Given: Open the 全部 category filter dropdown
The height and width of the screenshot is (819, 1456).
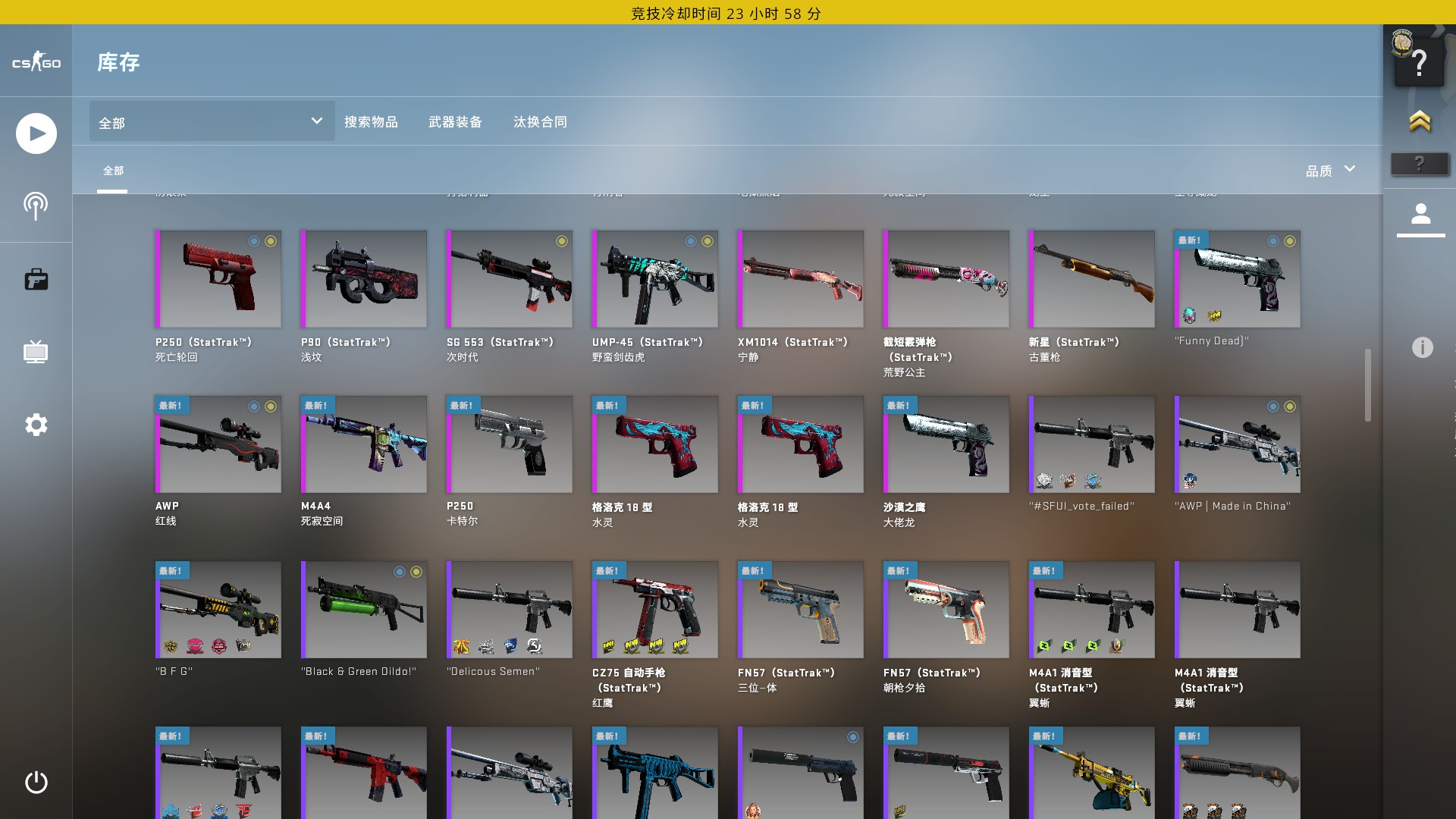Looking at the screenshot, I should pyautogui.click(x=211, y=121).
